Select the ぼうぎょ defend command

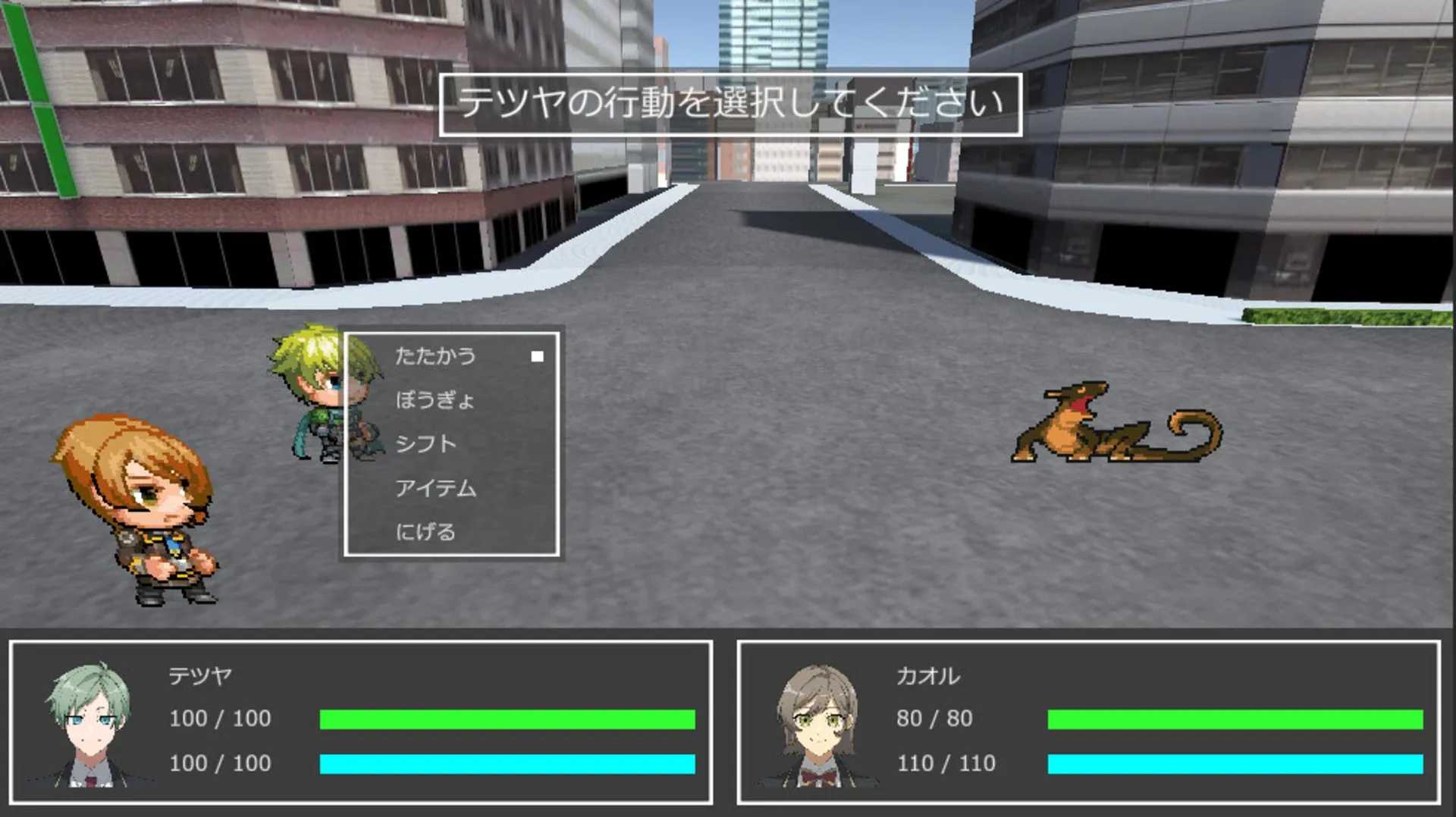436,400
